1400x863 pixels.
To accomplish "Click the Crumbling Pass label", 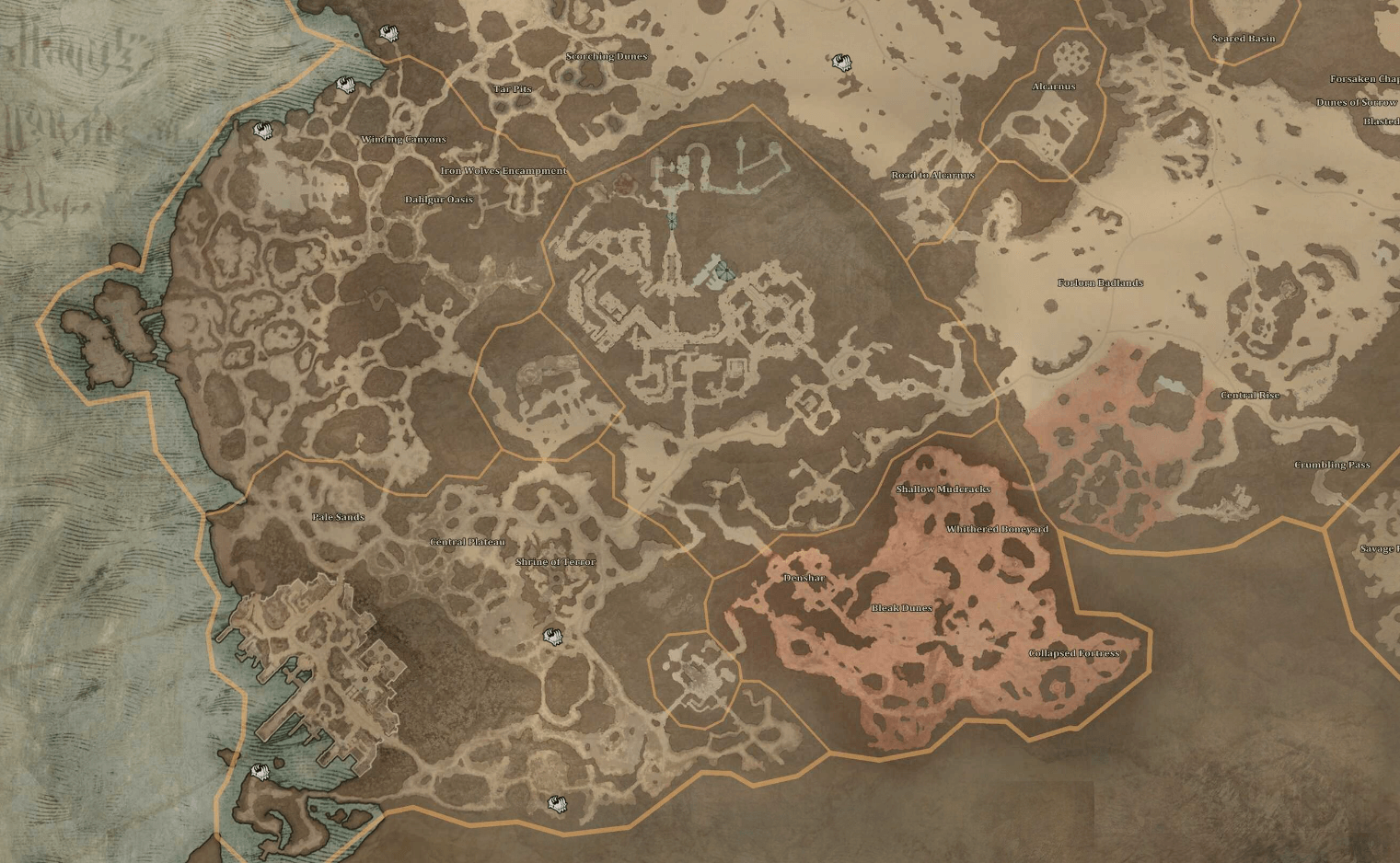I will [x=1334, y=466].
